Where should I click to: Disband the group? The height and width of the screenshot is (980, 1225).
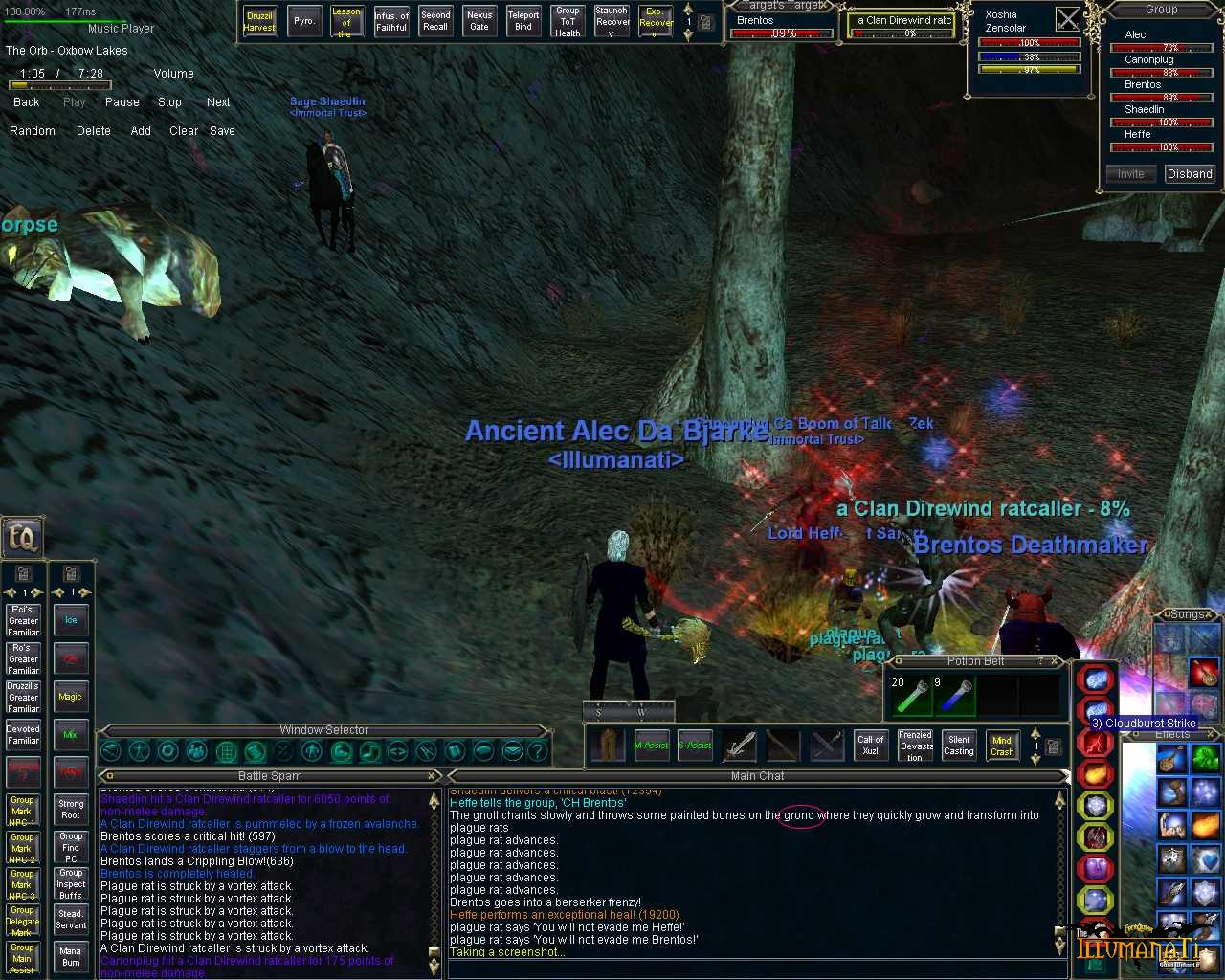[x=1190, y=174]
